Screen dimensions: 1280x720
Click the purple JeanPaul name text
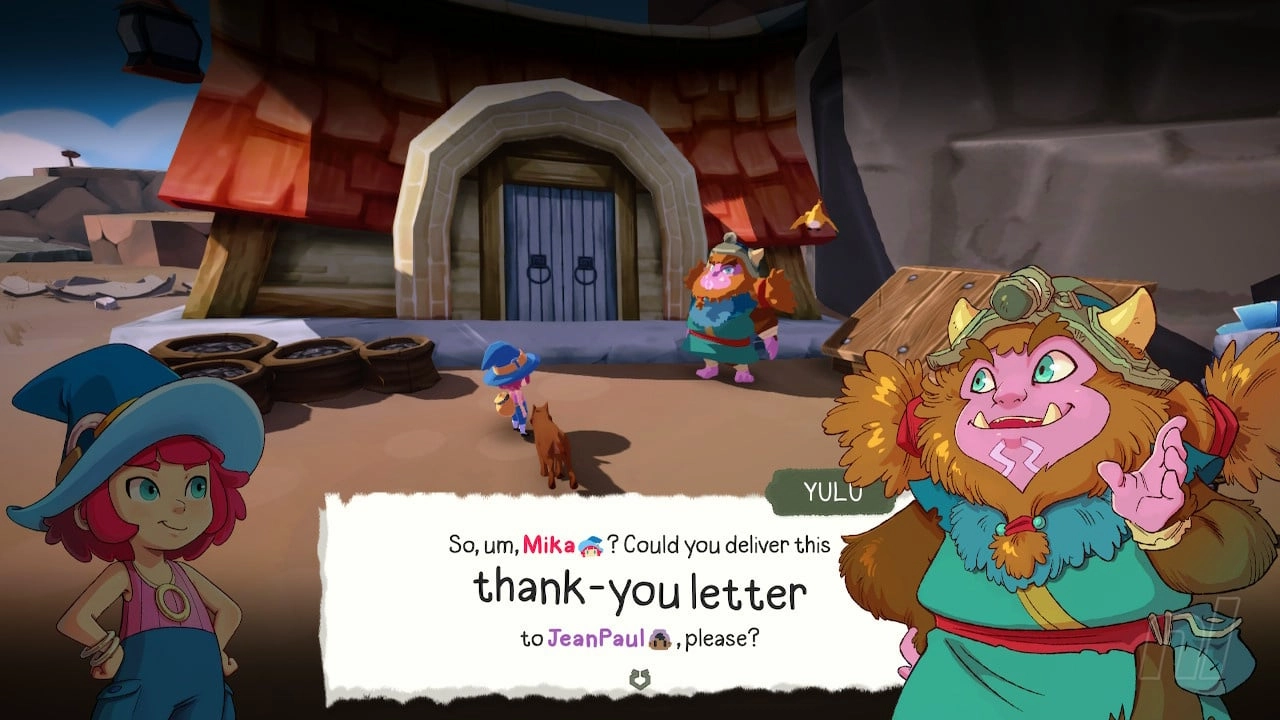(598, 639)
